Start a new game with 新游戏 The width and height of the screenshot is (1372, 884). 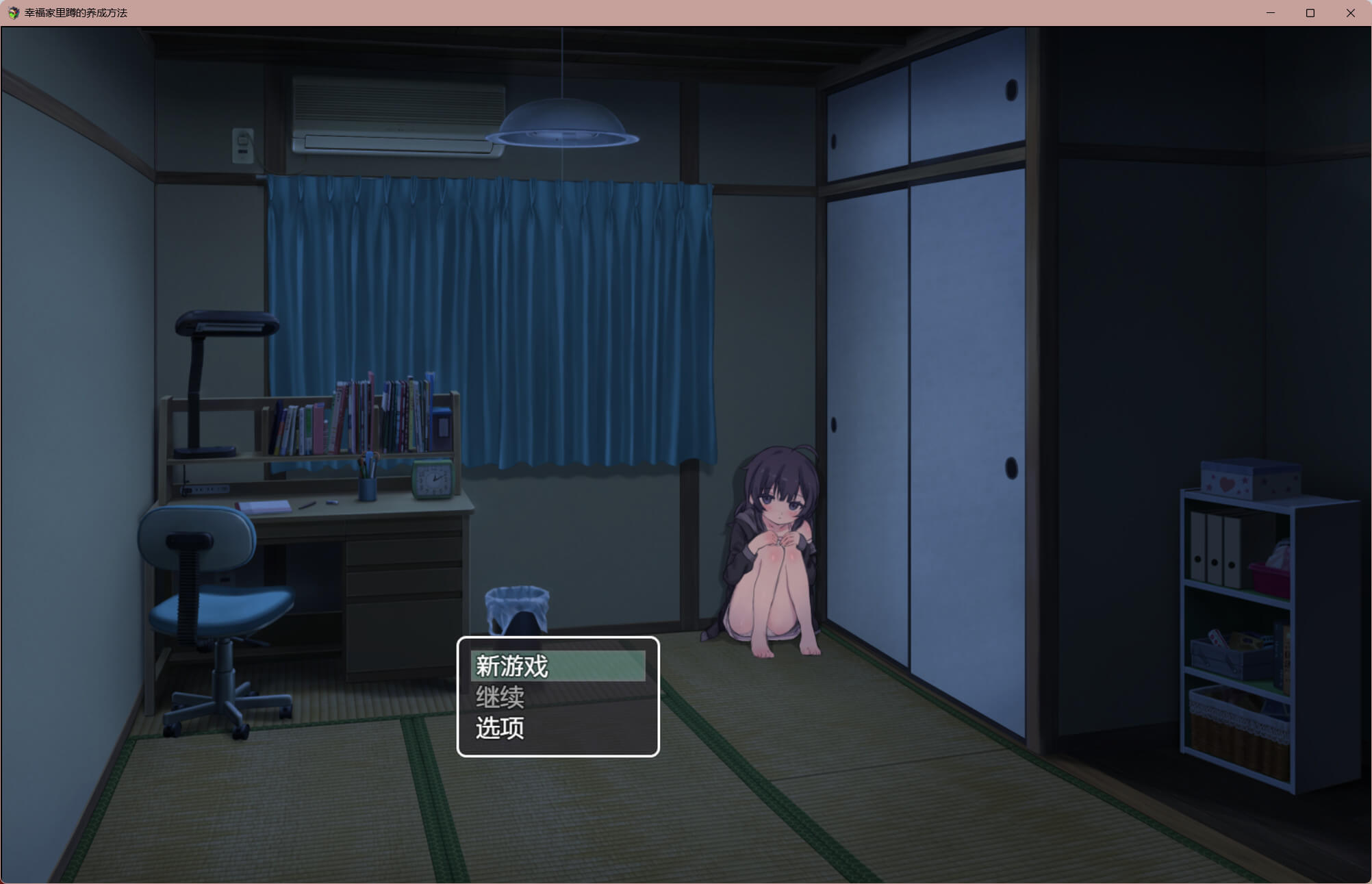pos(557,666)
